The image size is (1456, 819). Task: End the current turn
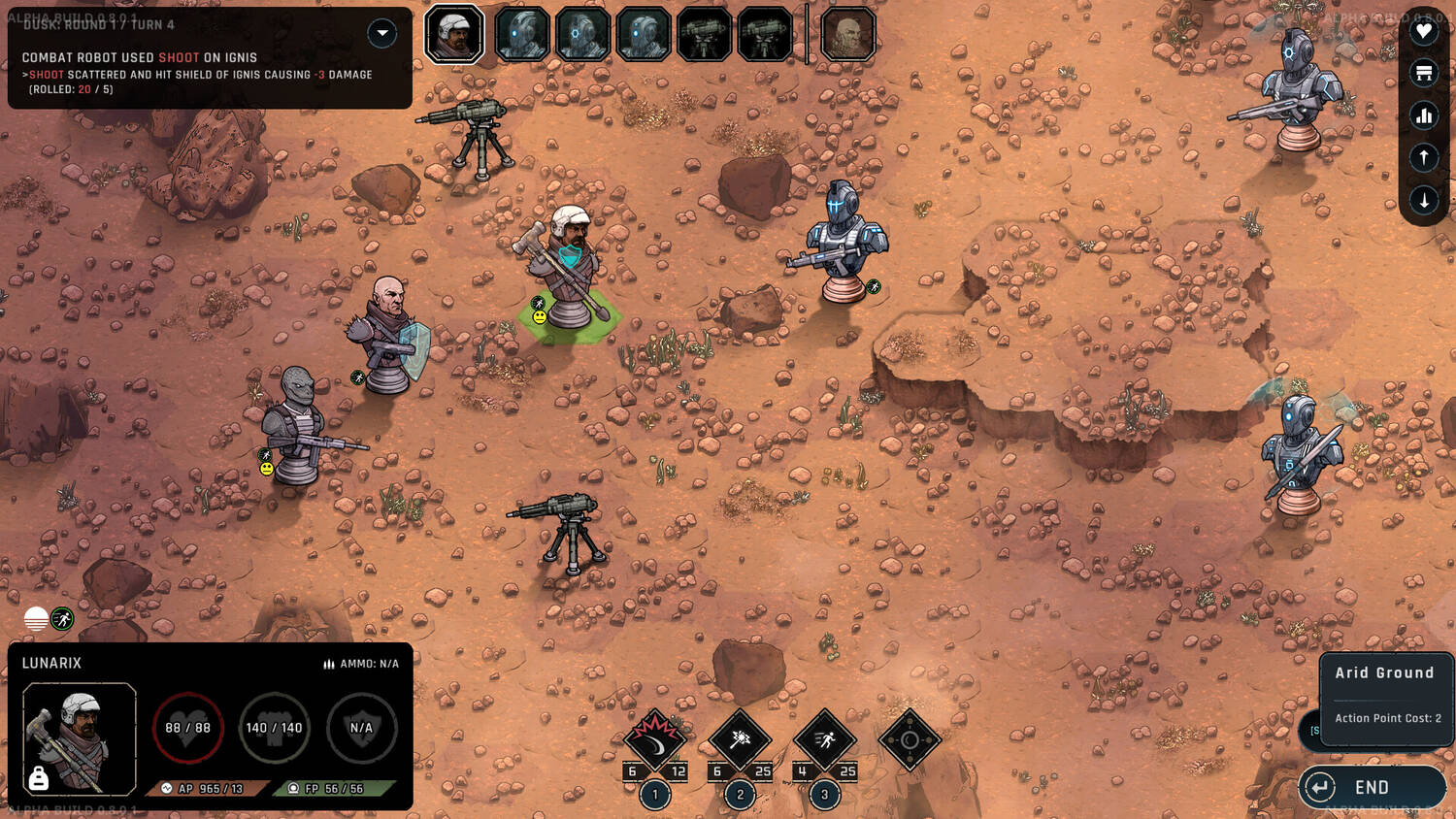pos(1371,787)
